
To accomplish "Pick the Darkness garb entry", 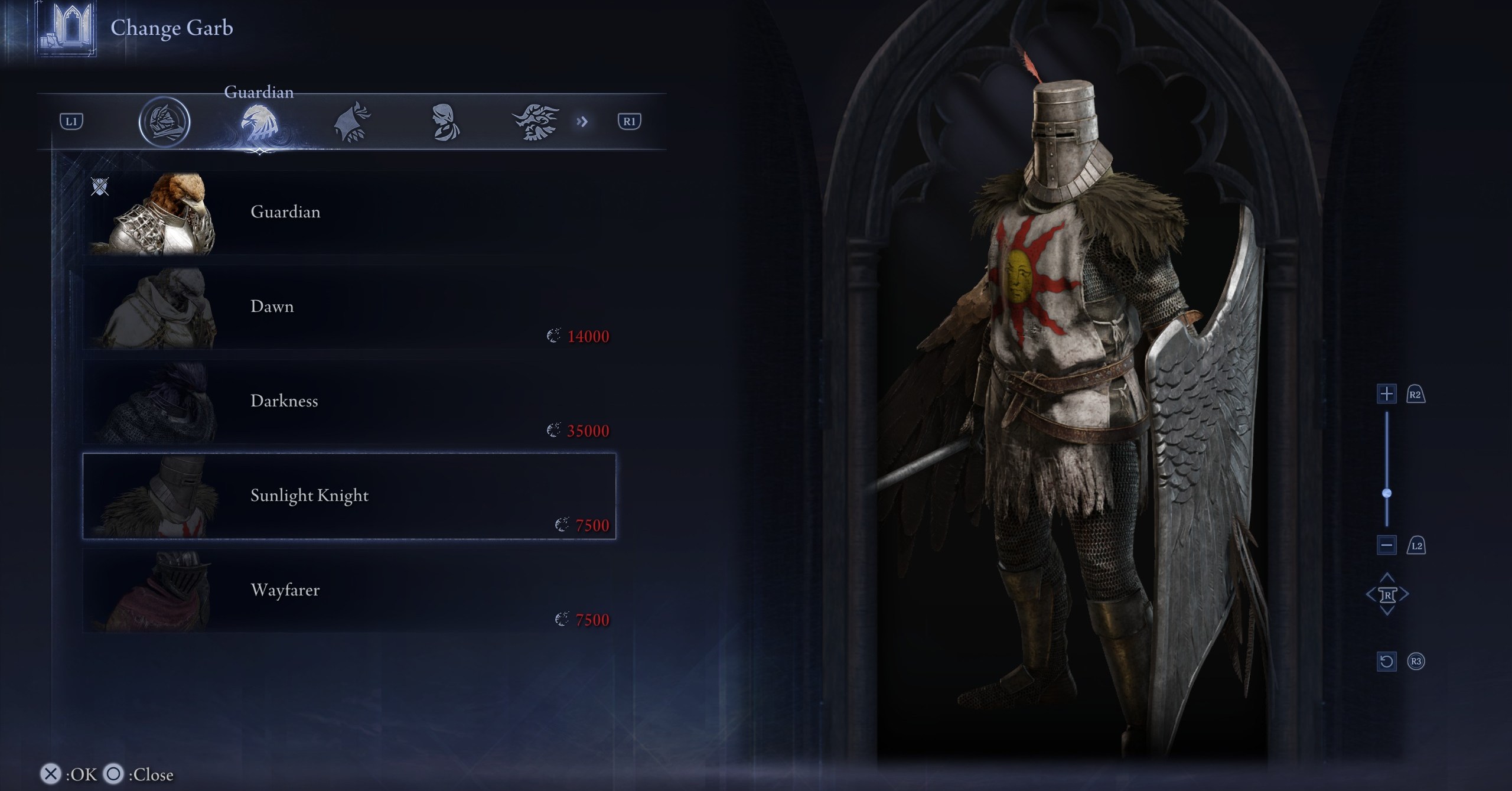I will click(348, 402).
